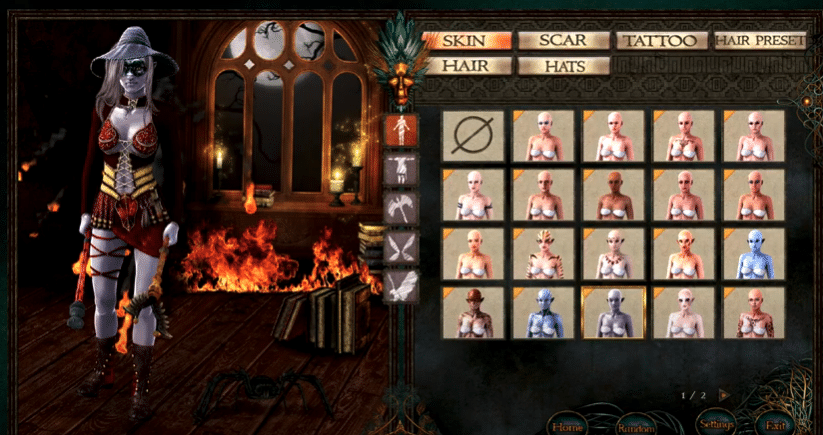Open the body category icon
This screenshot has height=435, width=823.
click(x=401, y=129)
